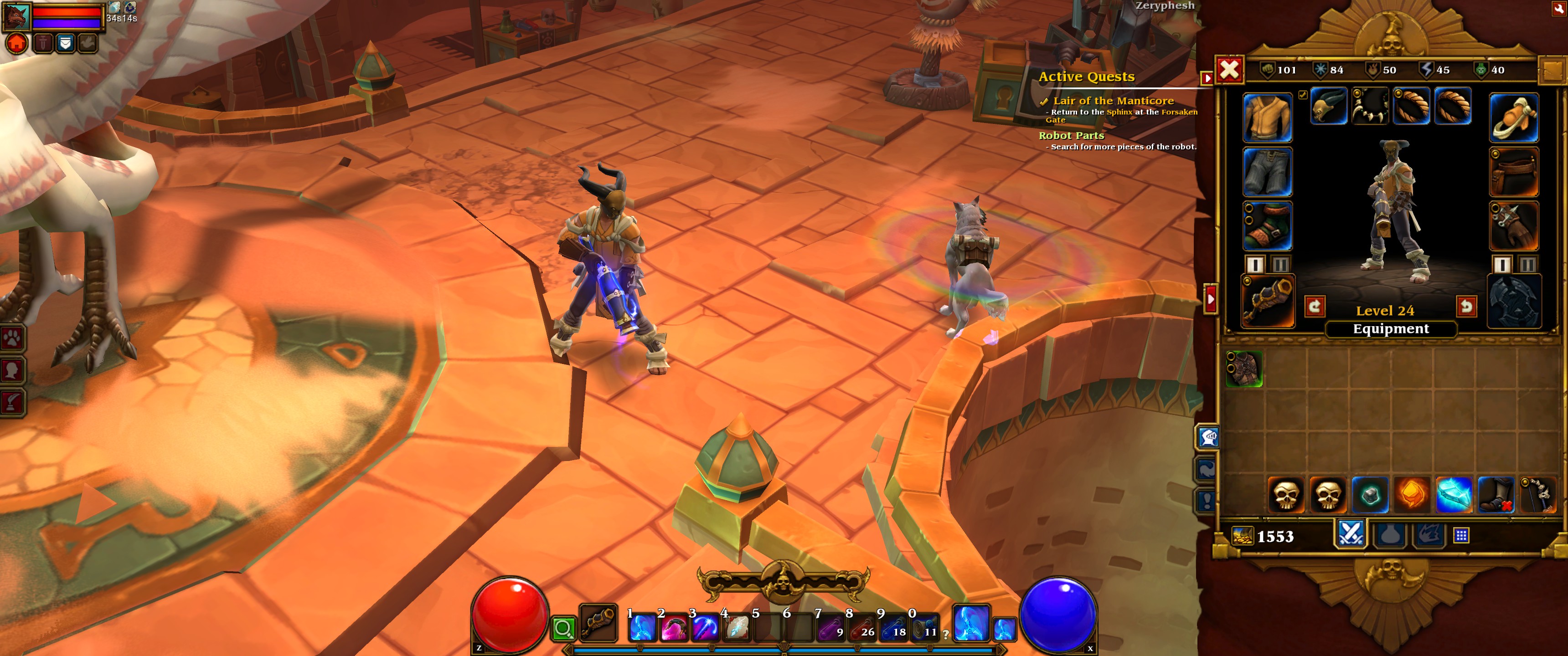This screenshot has width=1568, height=656.
Task: Switch to the crossed swords inventory tab
Action: [x=1351, y=534]
